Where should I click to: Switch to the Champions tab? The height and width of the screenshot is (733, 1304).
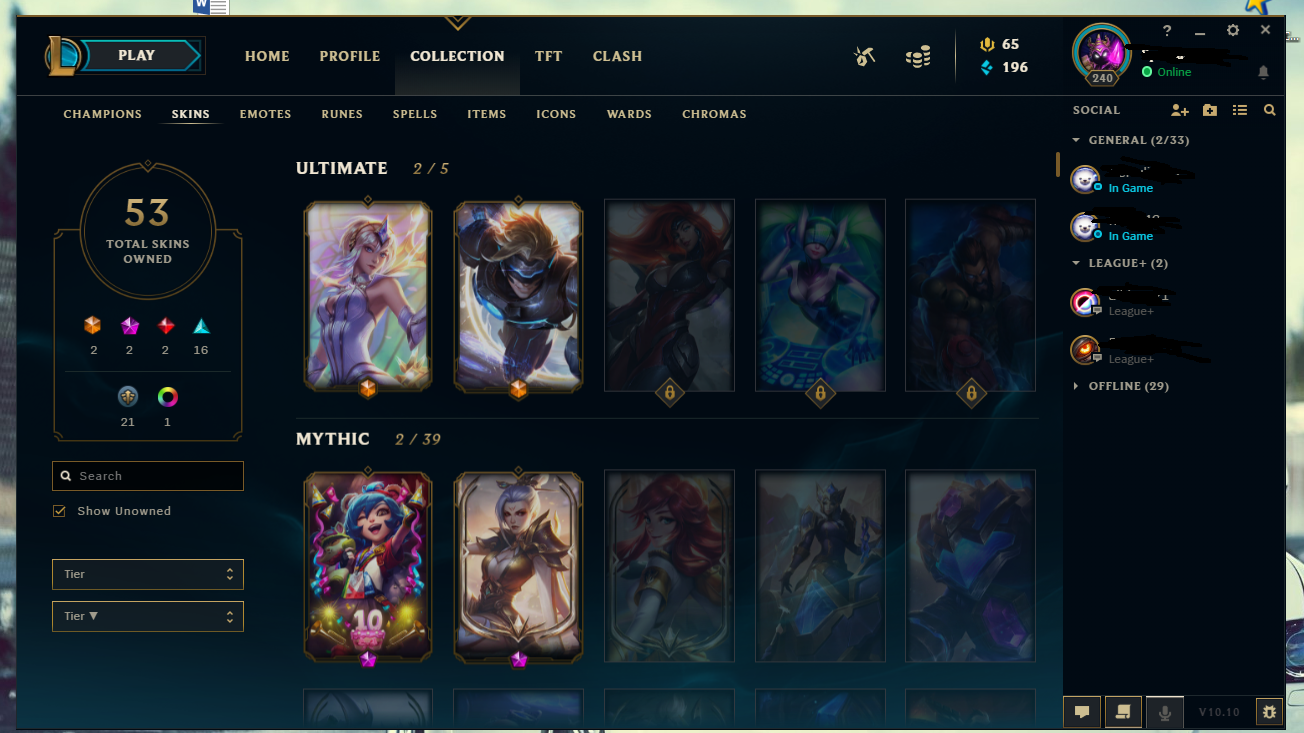(103, 114)
